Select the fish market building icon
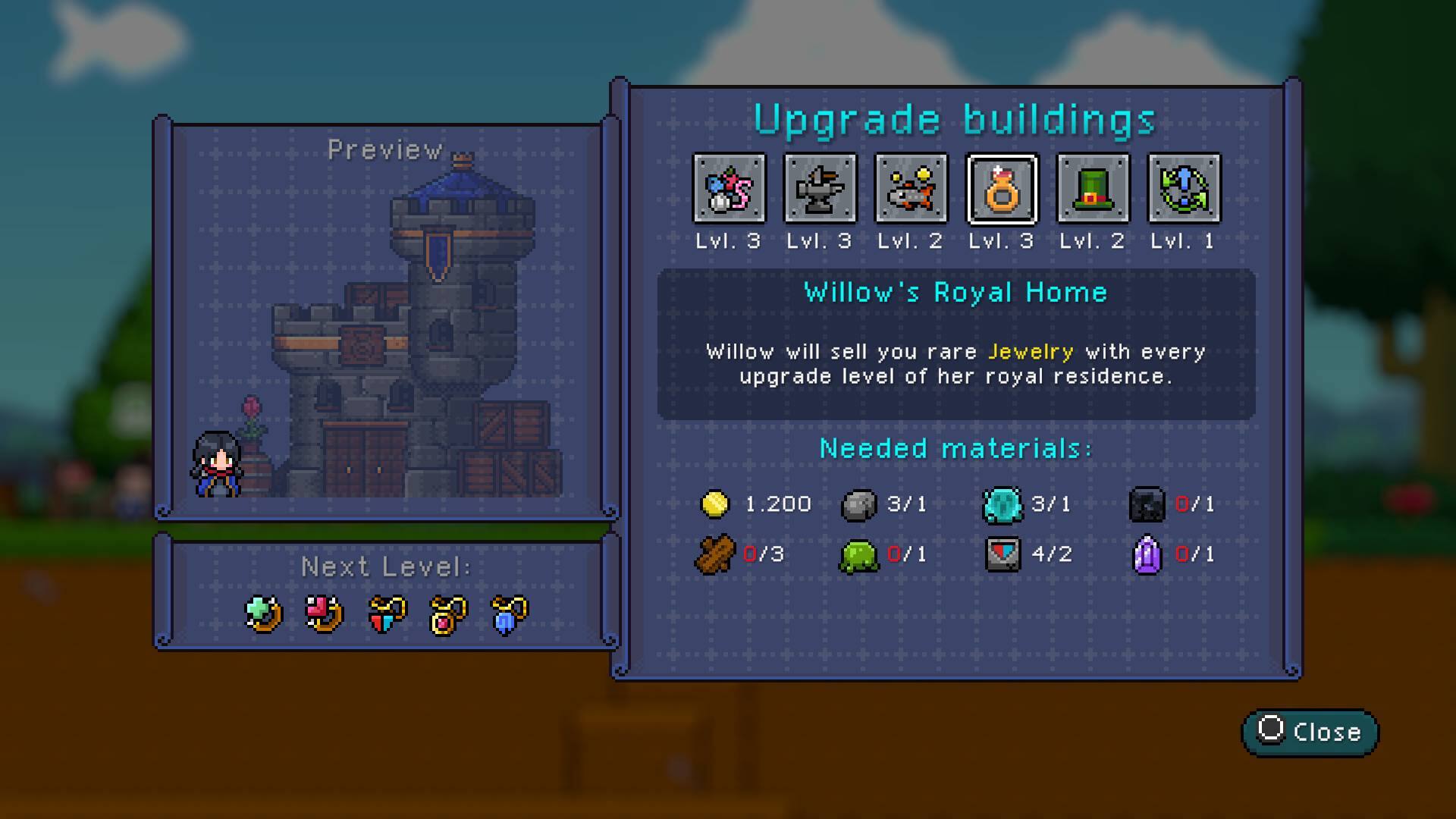Viewport: 1456px width, 819px height. pos(911,189)
